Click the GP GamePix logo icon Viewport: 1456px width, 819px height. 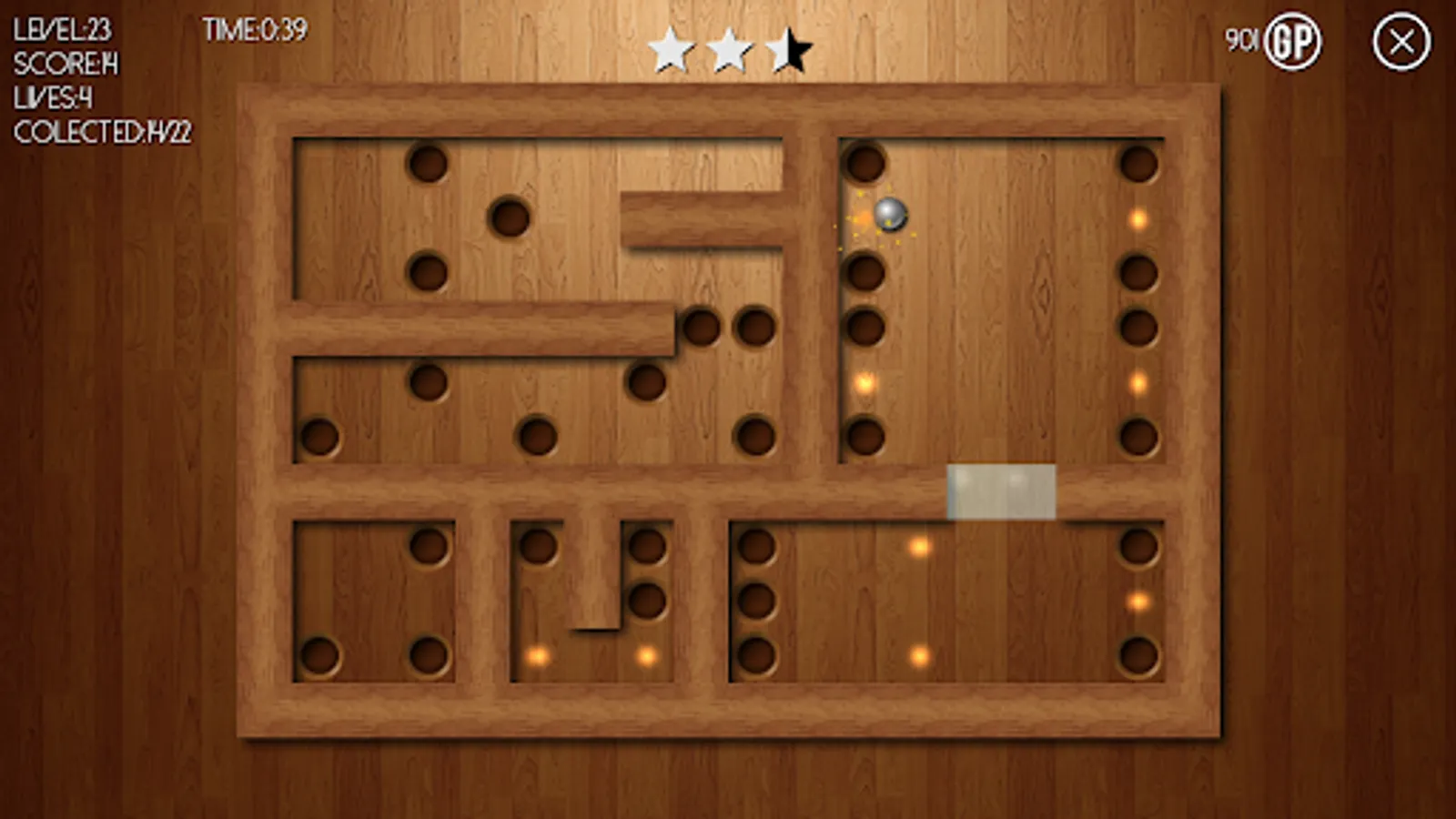click(x=1296, y=40)
